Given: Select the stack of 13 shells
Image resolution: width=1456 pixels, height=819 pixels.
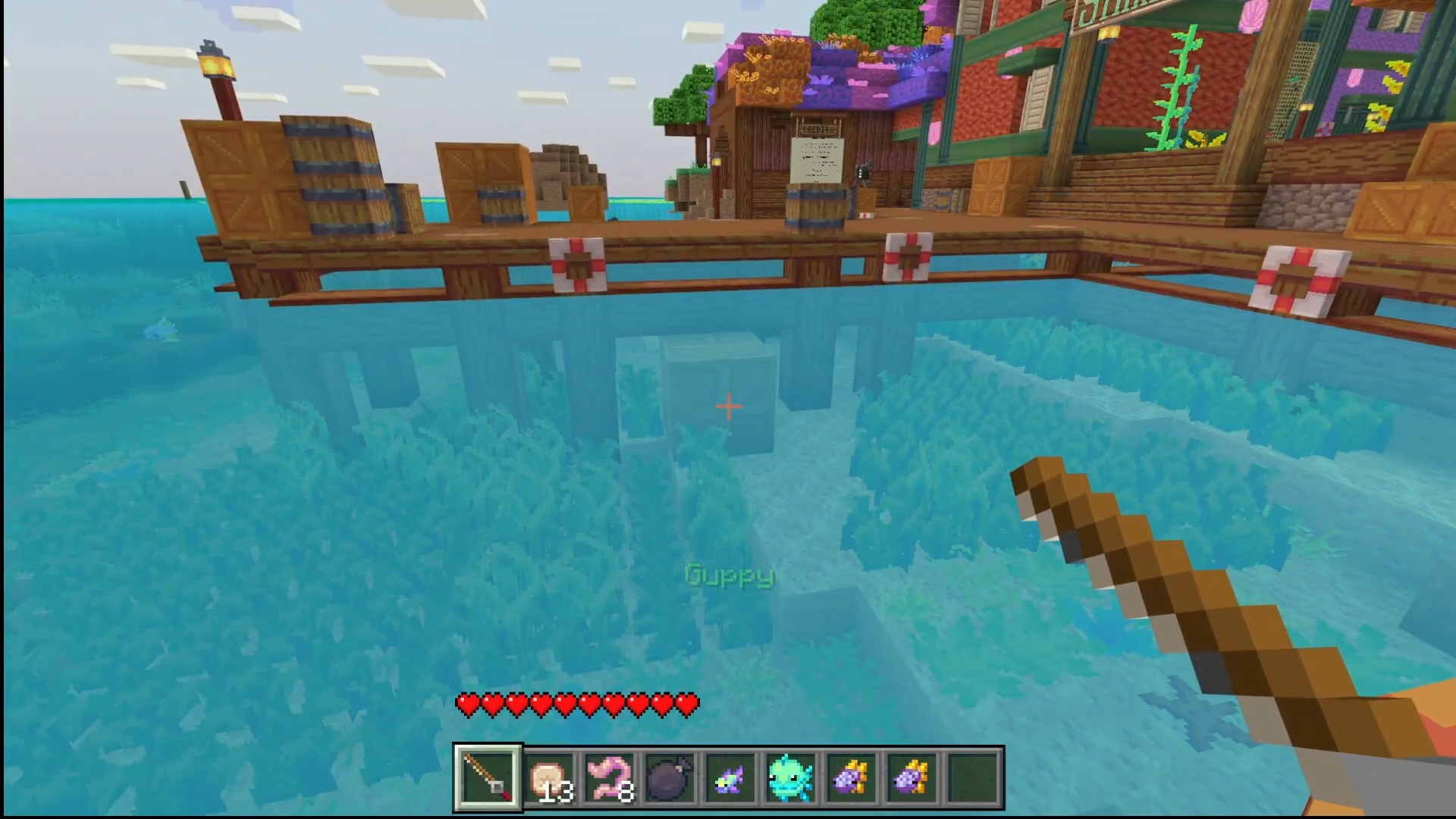Looking at the screenshot, I should 549,777.
